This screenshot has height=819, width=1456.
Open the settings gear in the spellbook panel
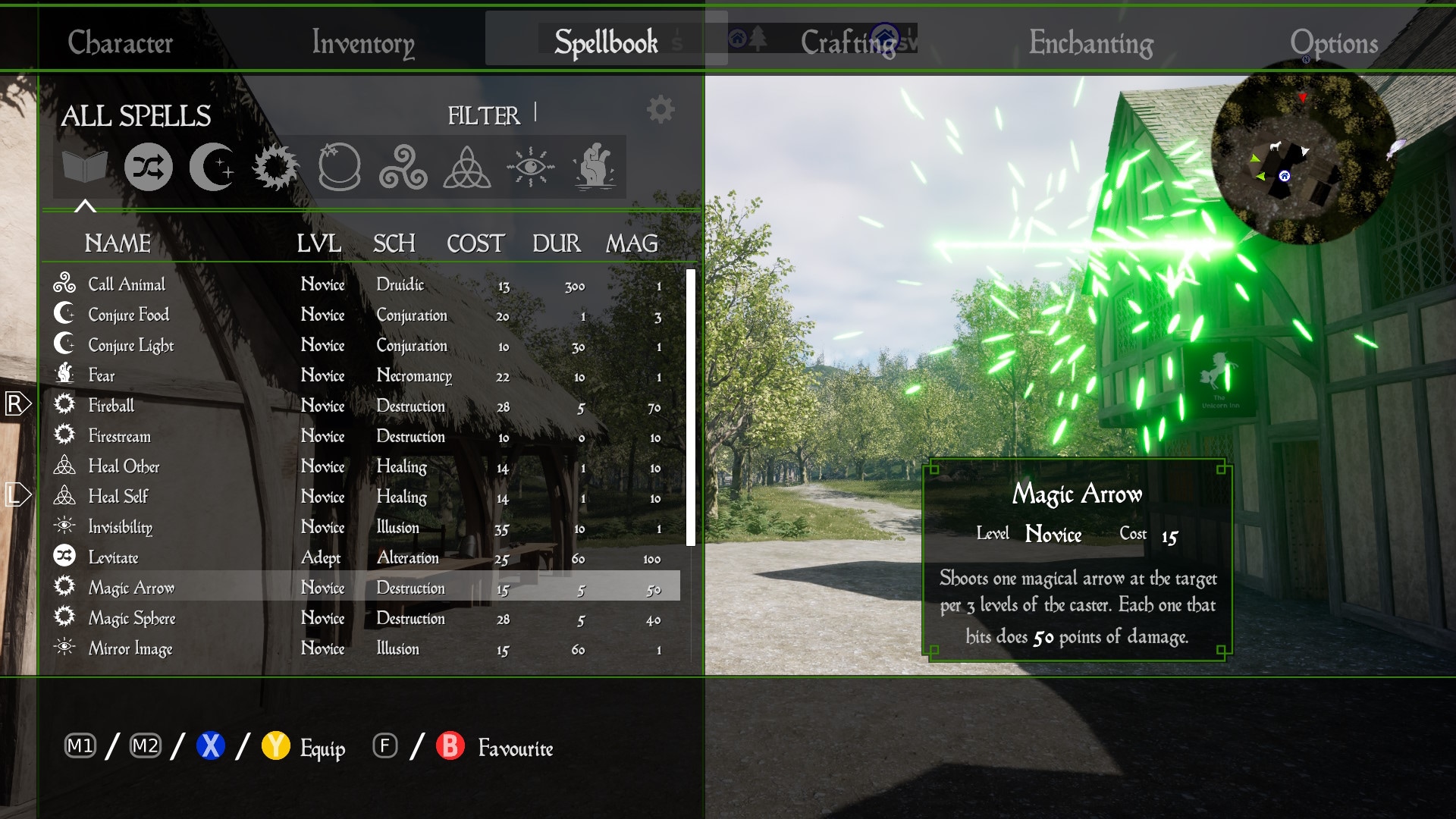659,108
